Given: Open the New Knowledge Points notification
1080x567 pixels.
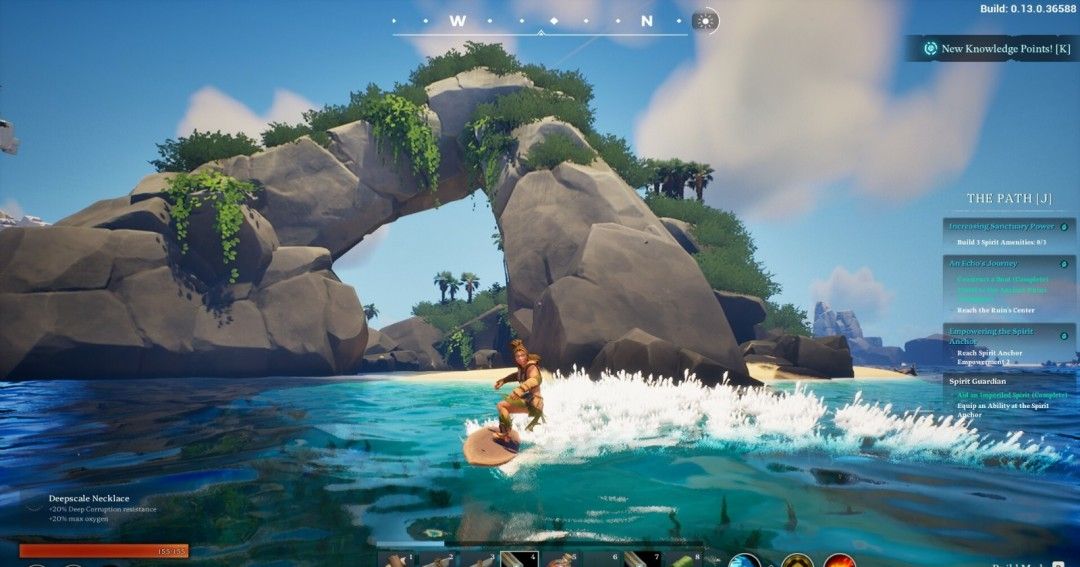Looking at the screenshot, I should (996, 48).
